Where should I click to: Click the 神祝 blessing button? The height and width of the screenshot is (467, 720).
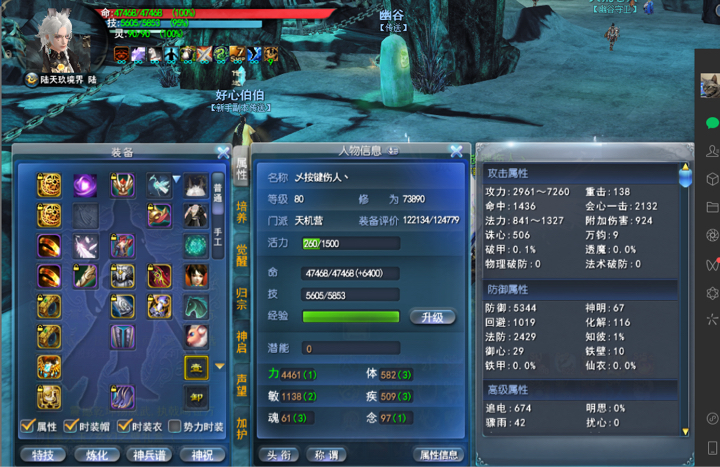coord(201,455)
